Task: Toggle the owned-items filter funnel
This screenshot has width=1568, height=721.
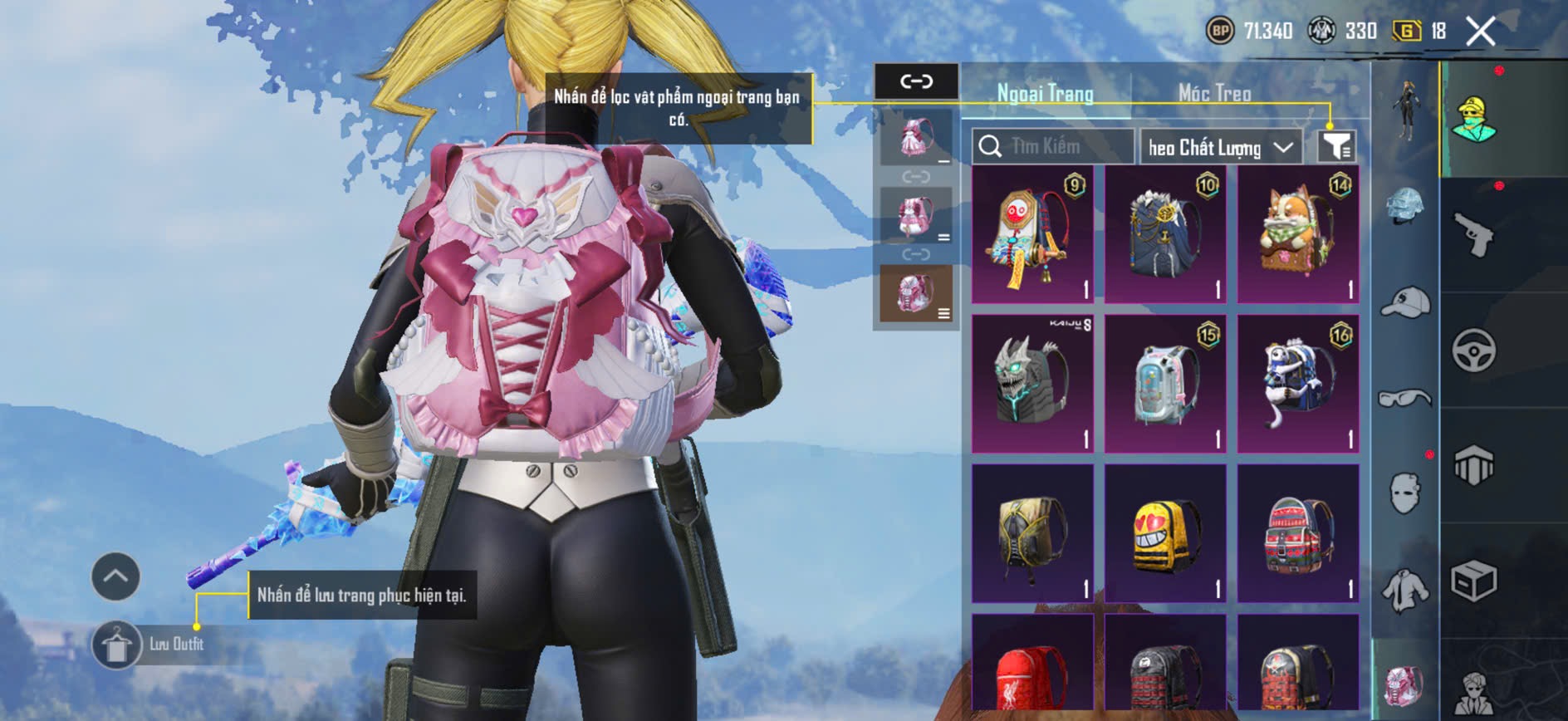Action: coord(1336,147)
